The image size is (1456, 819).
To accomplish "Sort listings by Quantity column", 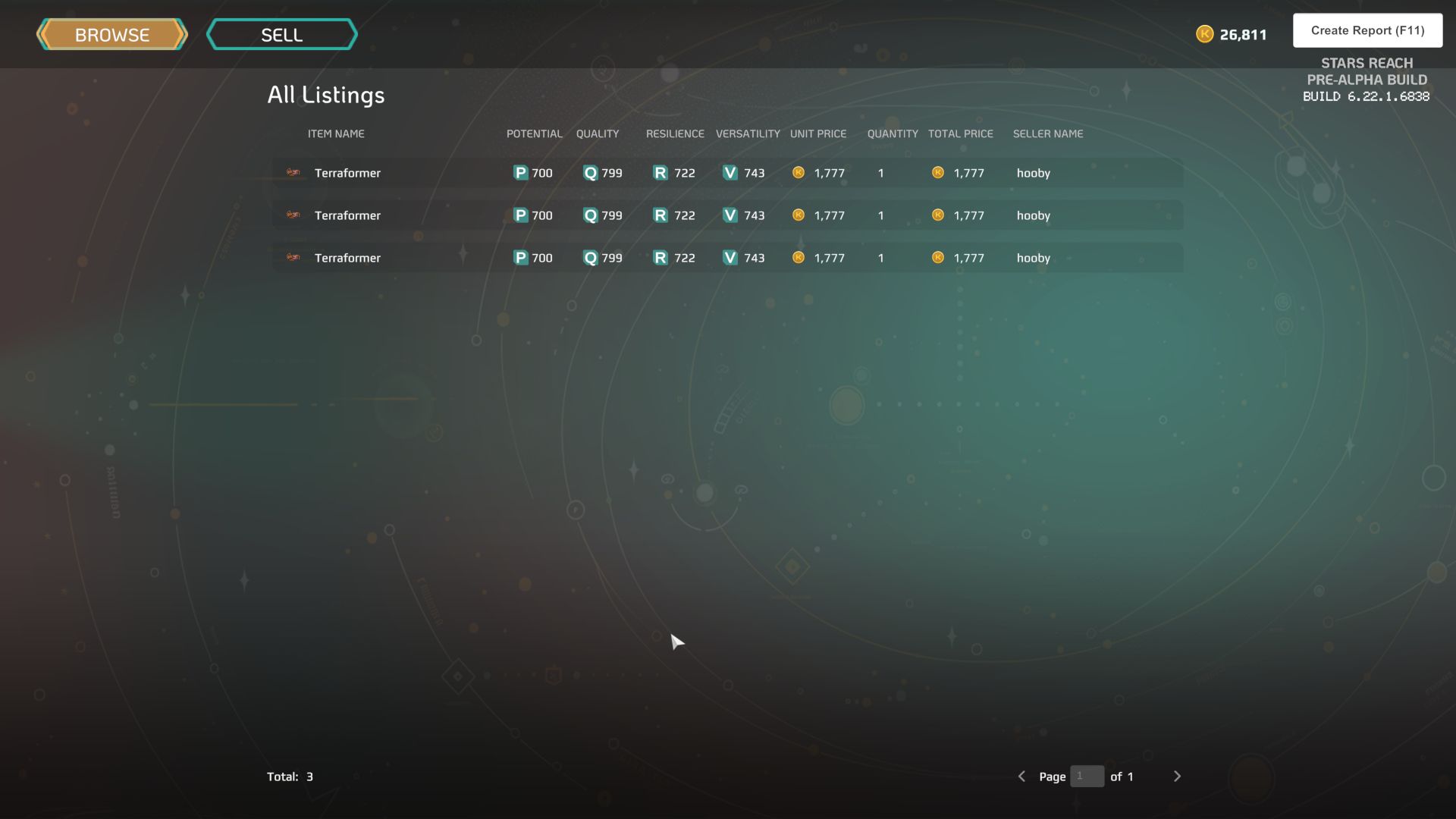I will click(x=893, y=133).
